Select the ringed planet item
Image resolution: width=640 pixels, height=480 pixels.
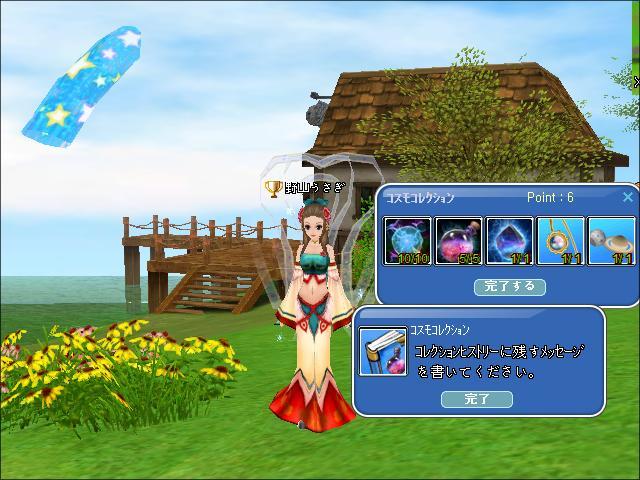[611, 241]
